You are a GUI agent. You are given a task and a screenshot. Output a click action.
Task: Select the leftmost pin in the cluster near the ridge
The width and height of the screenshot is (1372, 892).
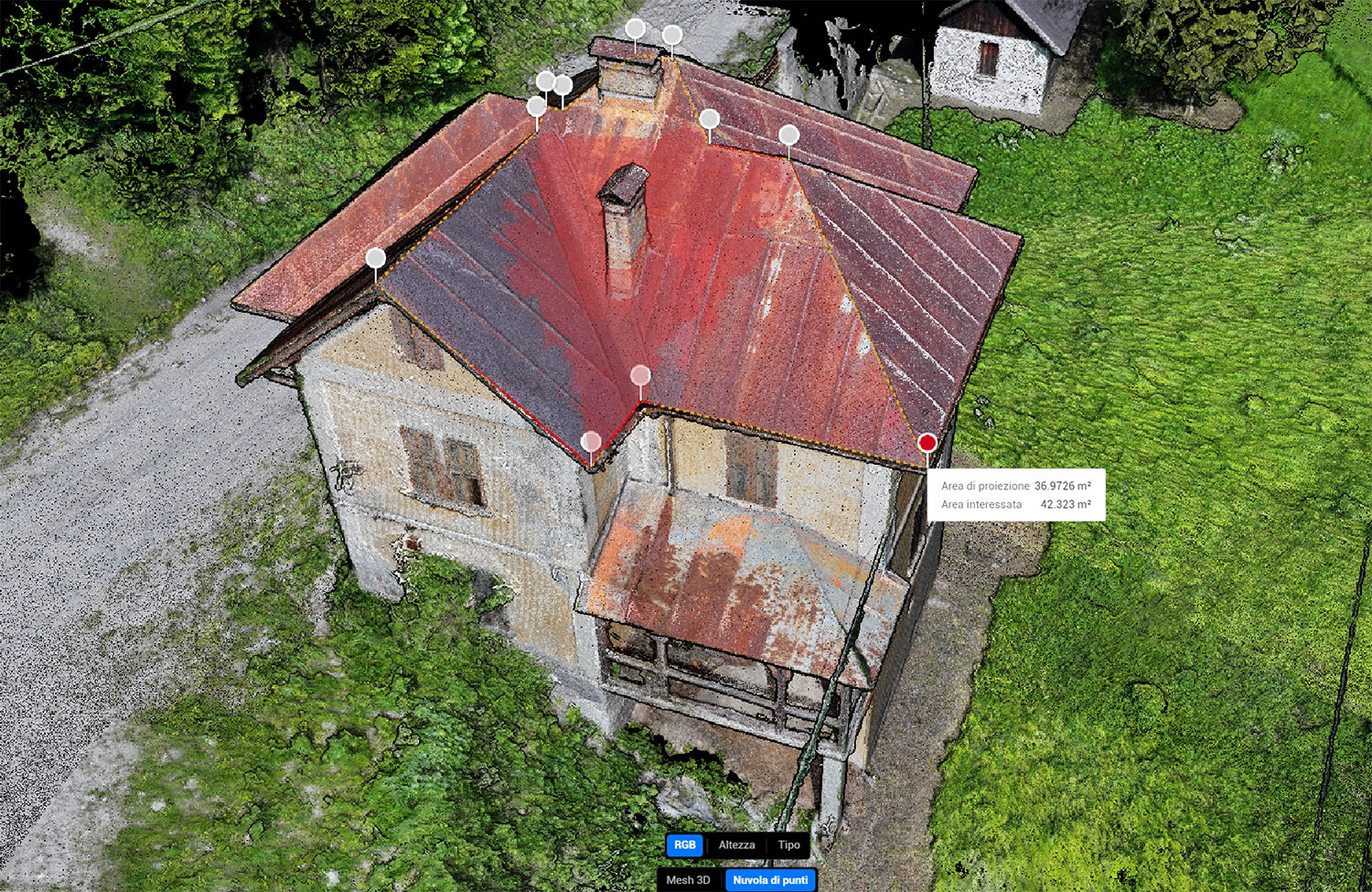pos(536,106)
